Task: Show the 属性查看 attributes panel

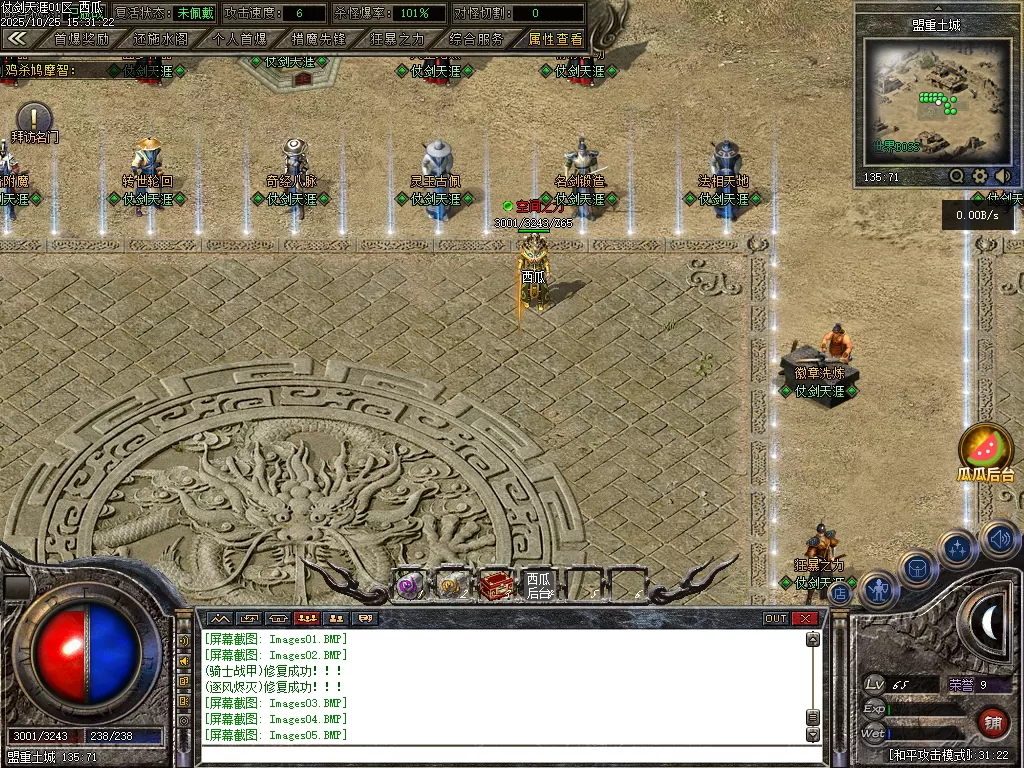Action: coord(555,40)
